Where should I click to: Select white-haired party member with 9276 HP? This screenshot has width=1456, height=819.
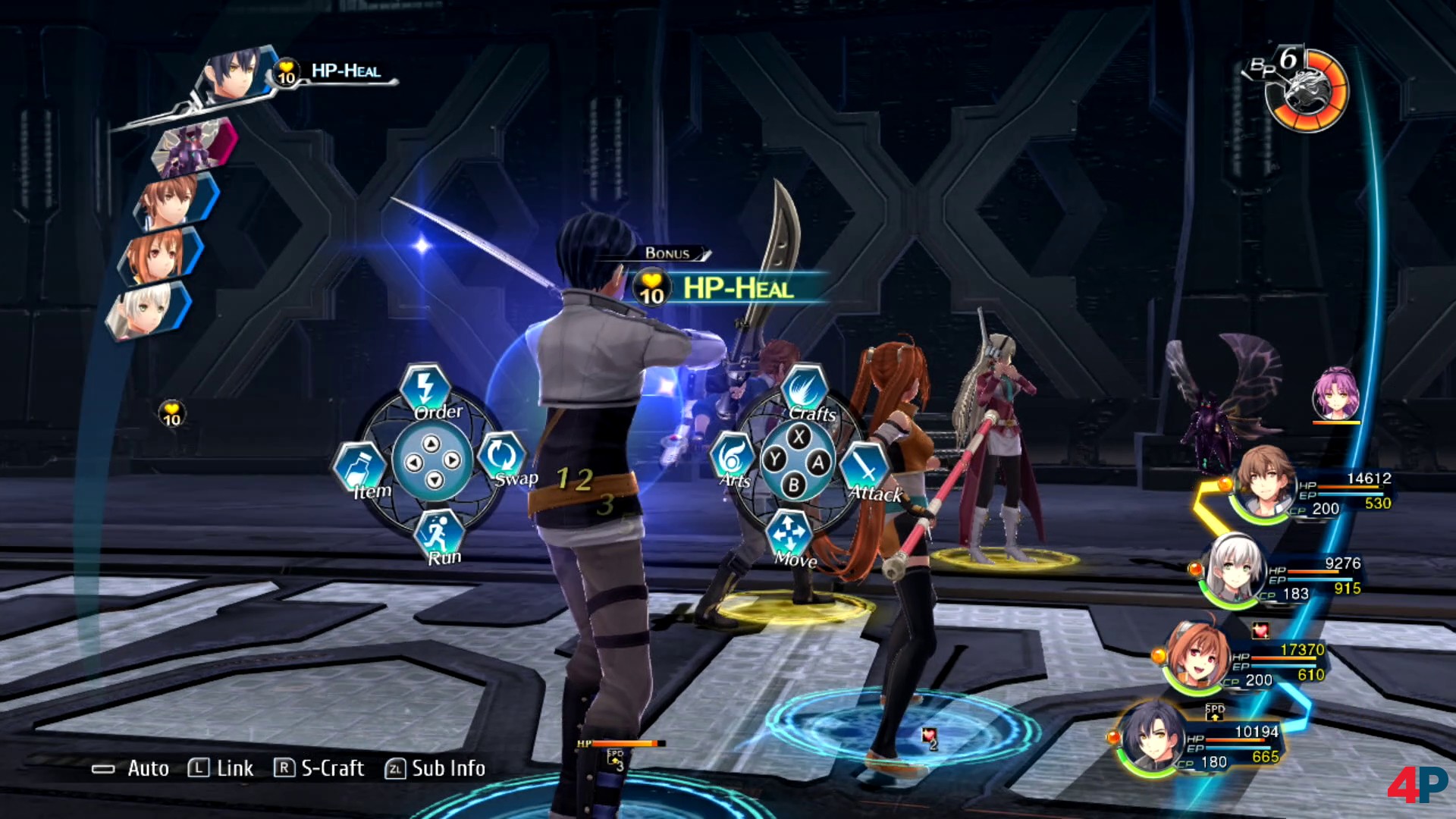(1233, 570)
